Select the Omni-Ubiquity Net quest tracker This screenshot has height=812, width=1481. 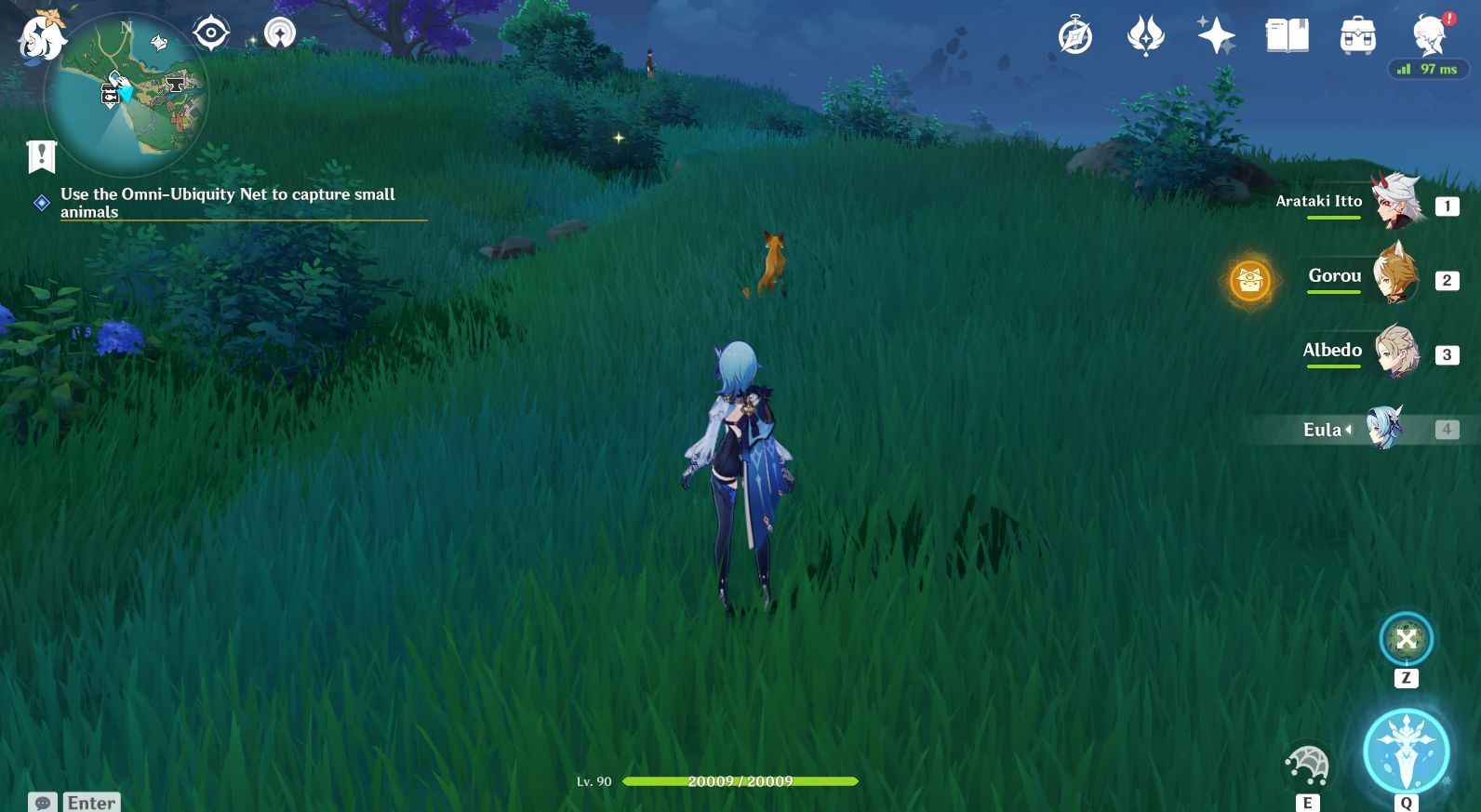(227, 203)
